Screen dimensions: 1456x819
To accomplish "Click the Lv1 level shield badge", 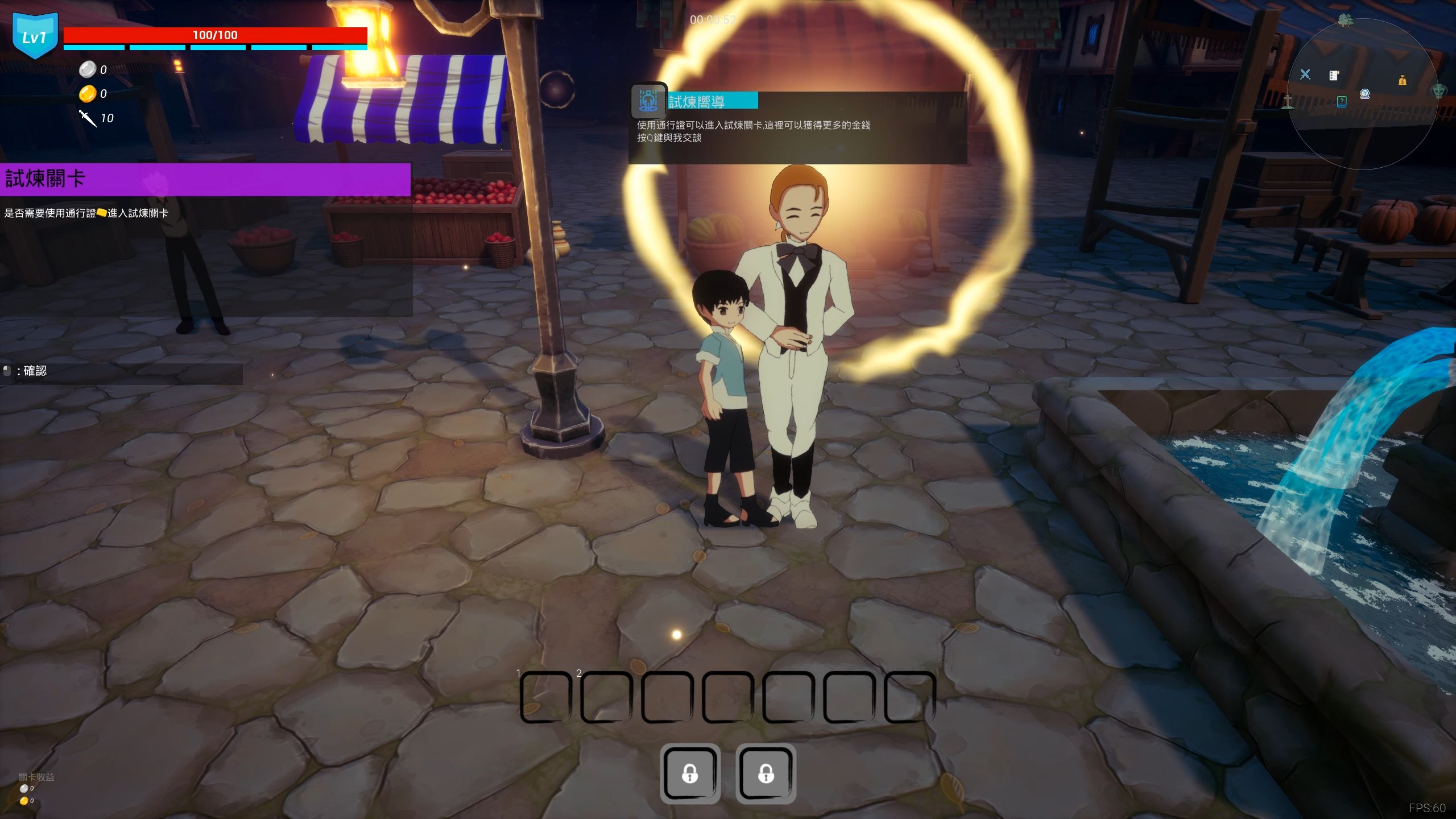I will click(x=35, y=36).
